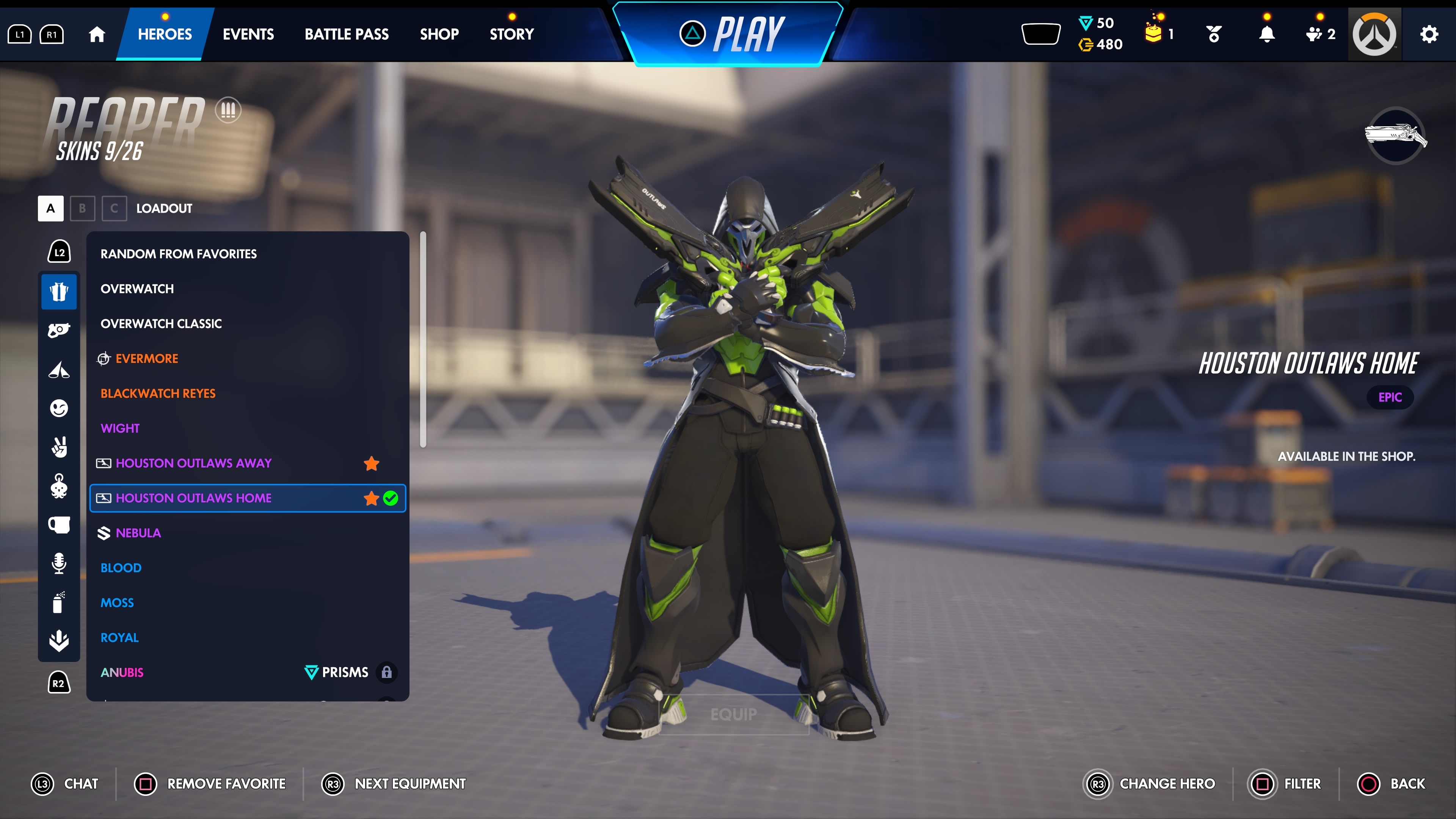Open the voice lines microphone category
The width and height of the screenshot is (1456, 819).
(59, 563)
